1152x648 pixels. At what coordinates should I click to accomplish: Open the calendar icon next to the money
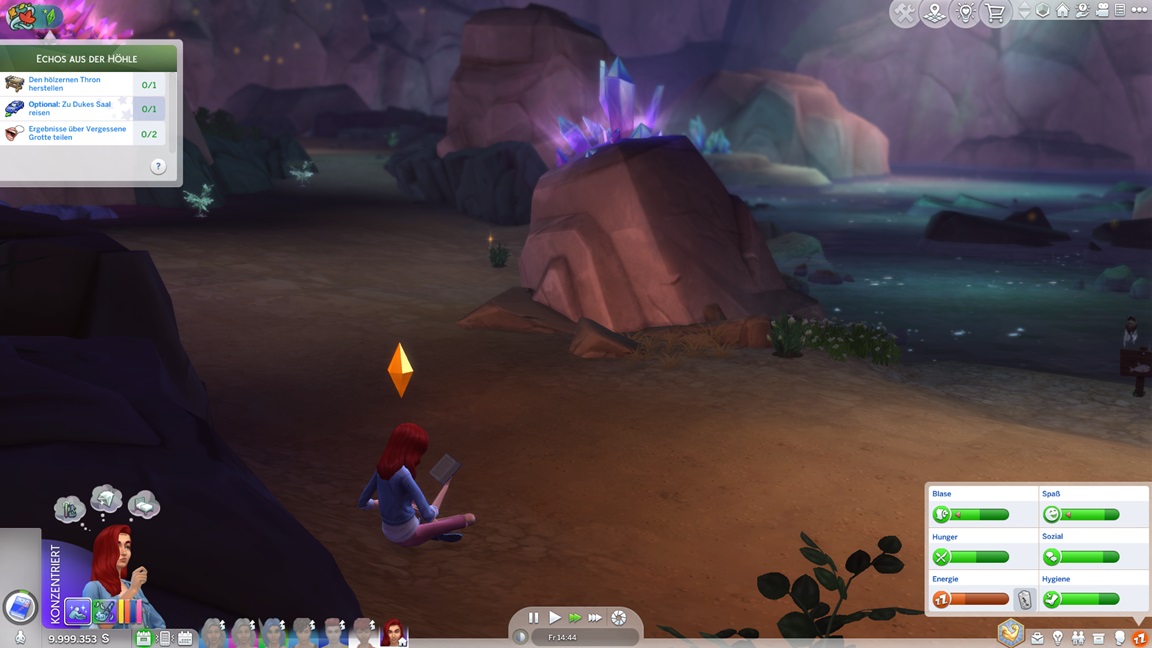143,638
